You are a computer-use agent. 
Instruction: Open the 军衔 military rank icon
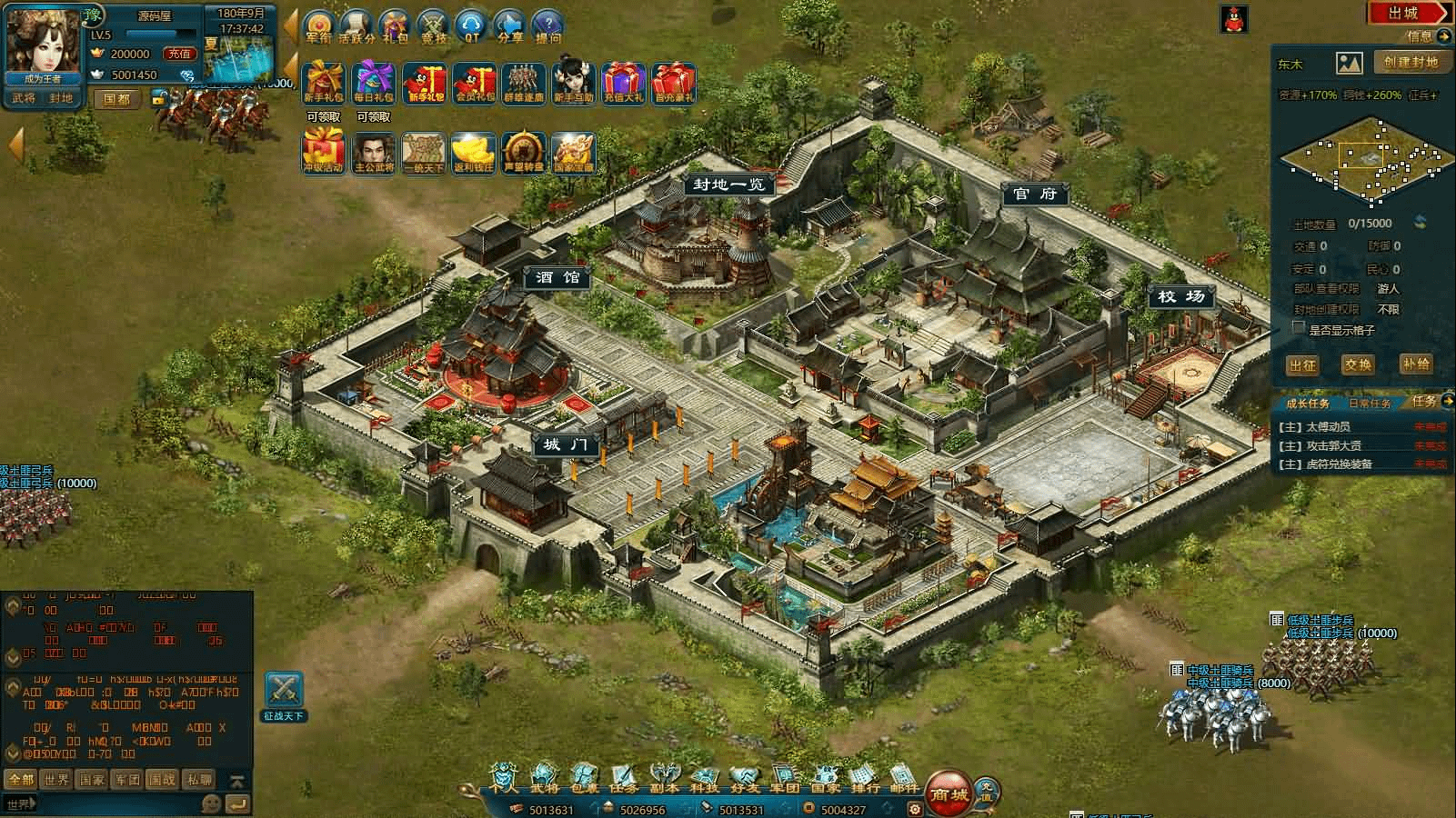[x=319, y=27]
